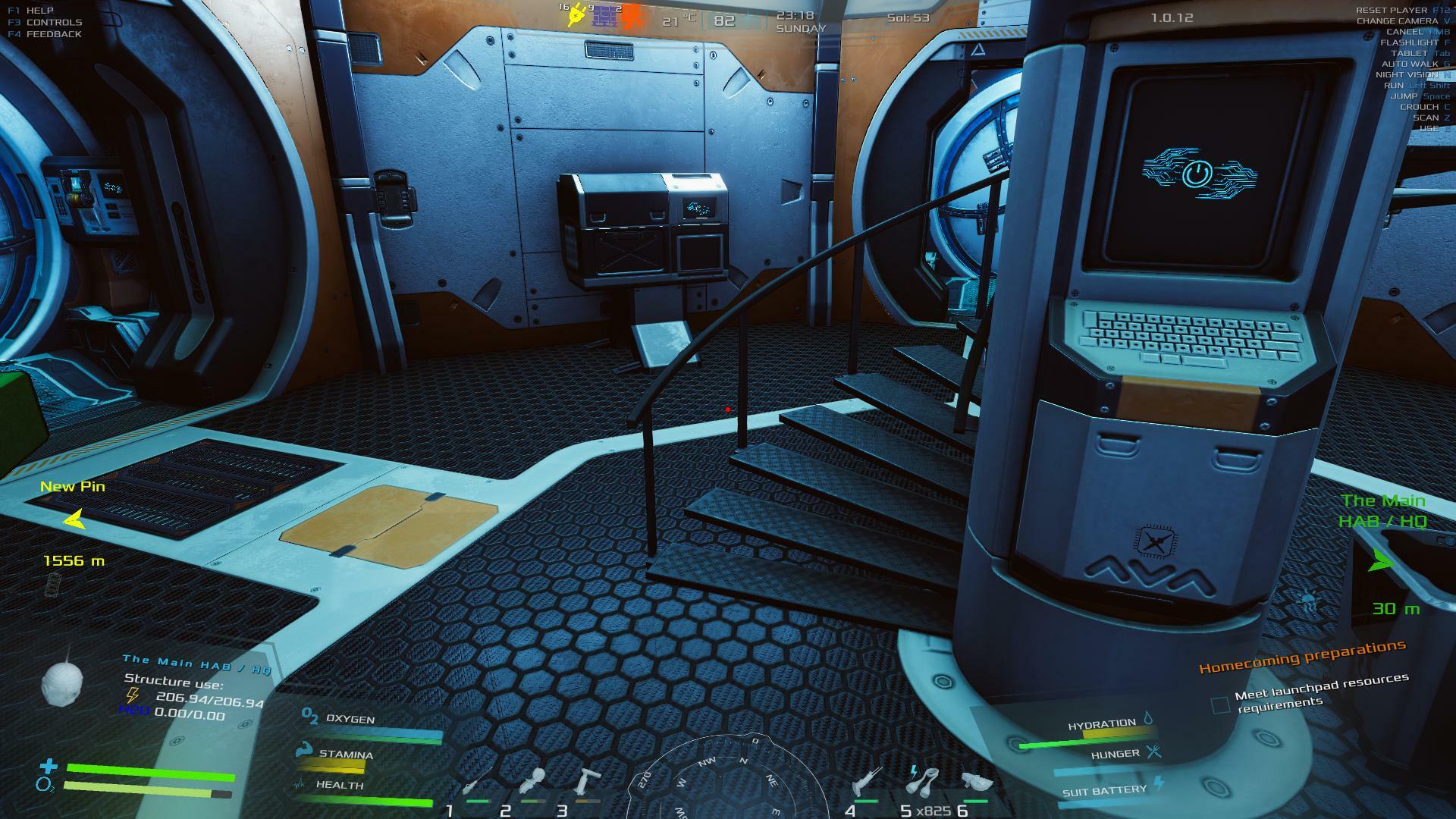Select hotbar slot 5 power cable item
The image size is (1456, 819).
[924, 781]
